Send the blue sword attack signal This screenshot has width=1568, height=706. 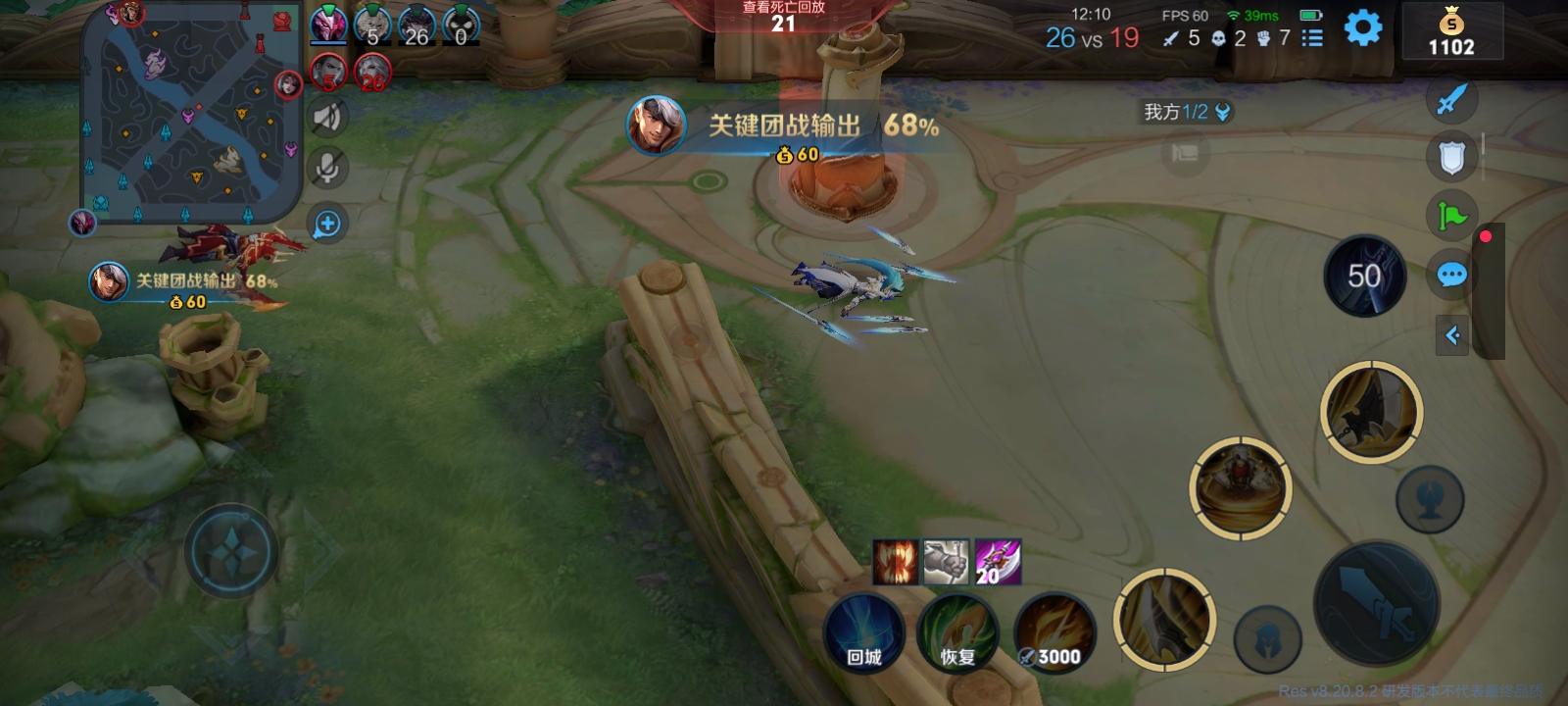click(x=1451, y=98)
